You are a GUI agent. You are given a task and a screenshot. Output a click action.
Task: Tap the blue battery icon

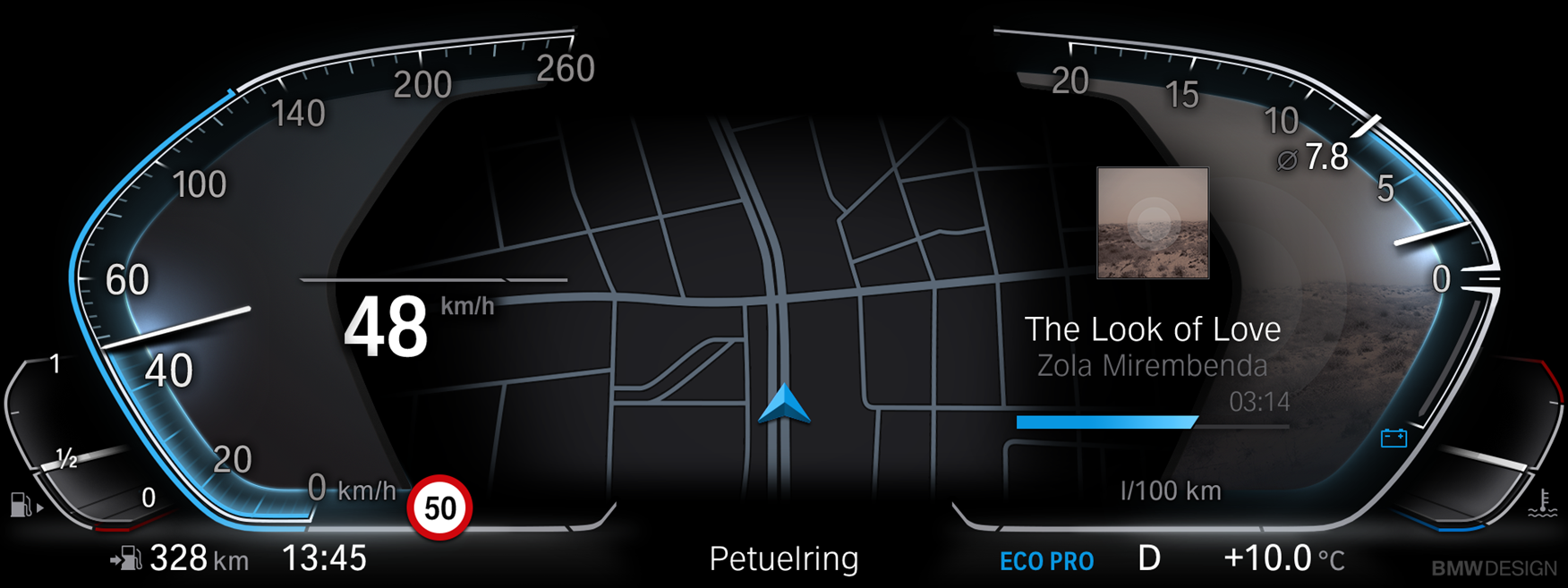(x=1393, y=438)
